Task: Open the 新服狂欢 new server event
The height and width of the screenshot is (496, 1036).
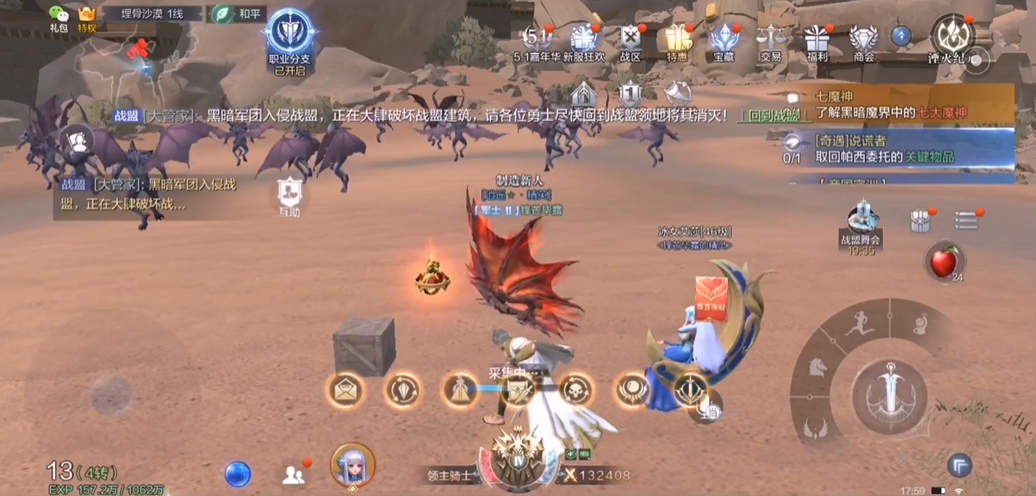Action: (583, 40)
